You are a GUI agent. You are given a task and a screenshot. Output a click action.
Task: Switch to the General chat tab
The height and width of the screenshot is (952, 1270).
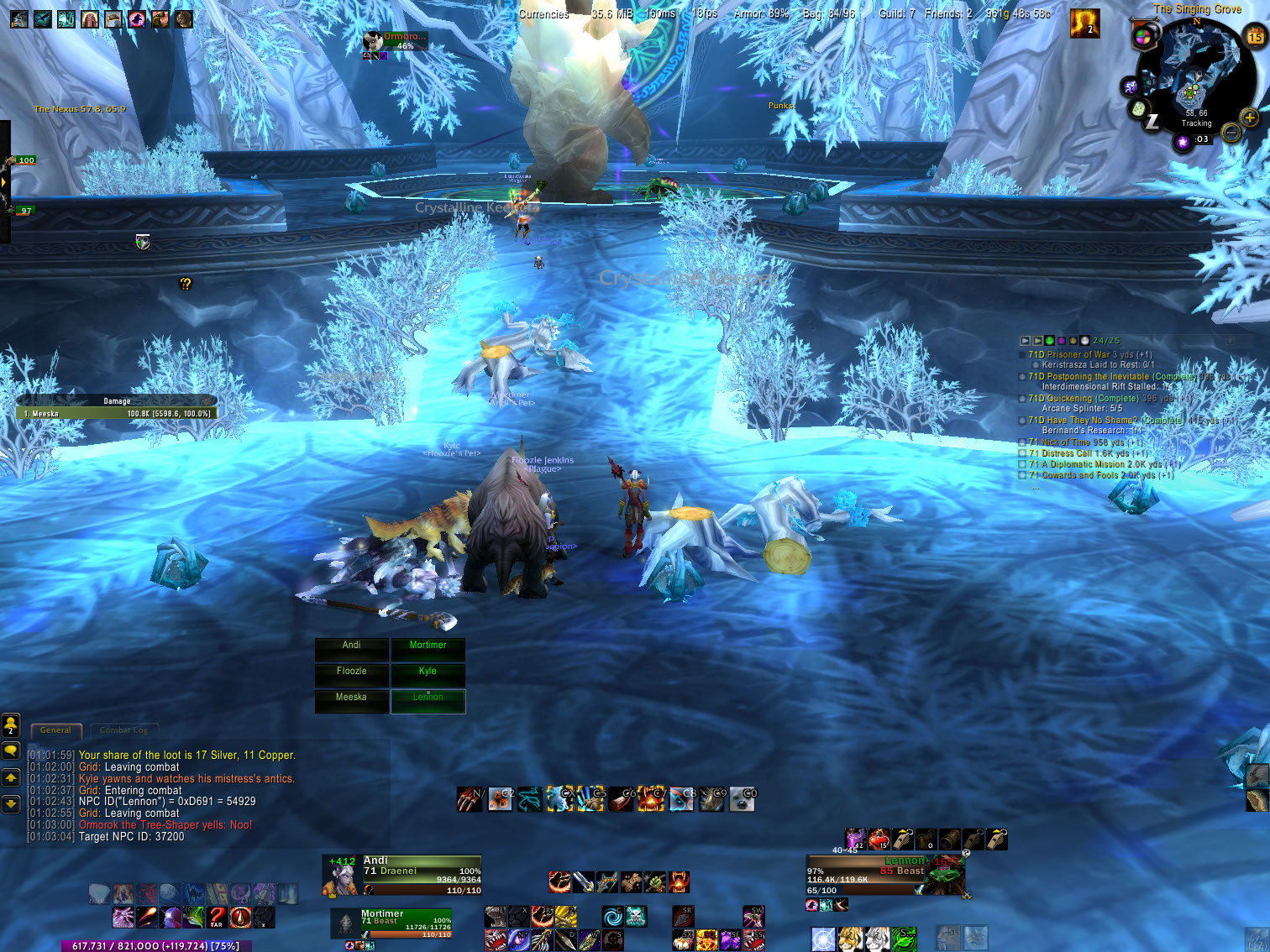[55, 730]
